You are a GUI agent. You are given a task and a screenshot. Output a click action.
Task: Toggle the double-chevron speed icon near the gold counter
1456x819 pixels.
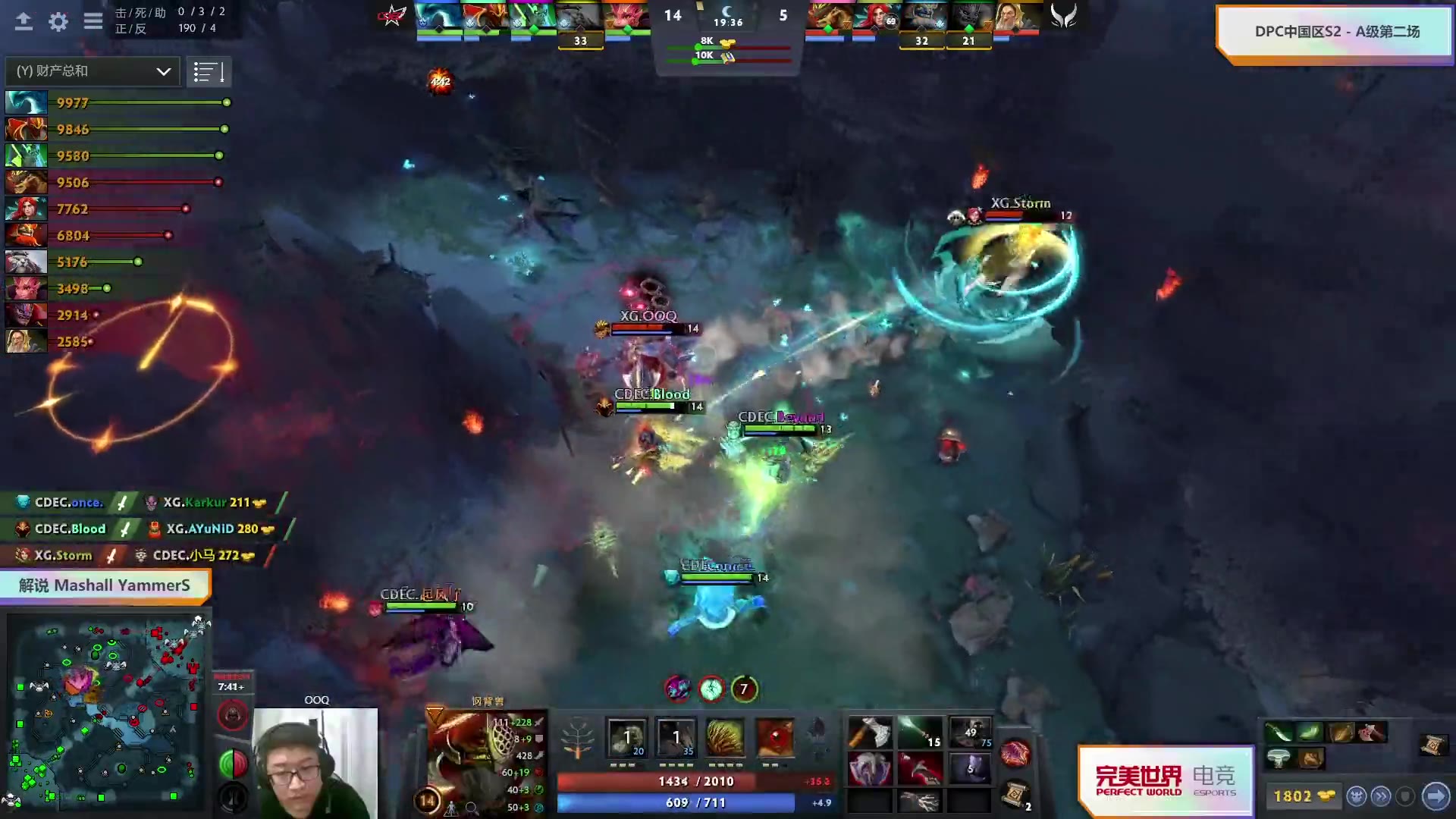(1382, 796)
